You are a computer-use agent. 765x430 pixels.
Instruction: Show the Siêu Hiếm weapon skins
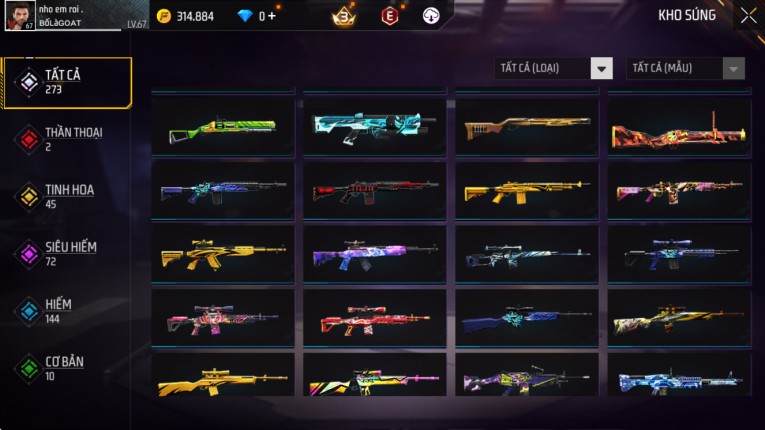click(68, 253)
